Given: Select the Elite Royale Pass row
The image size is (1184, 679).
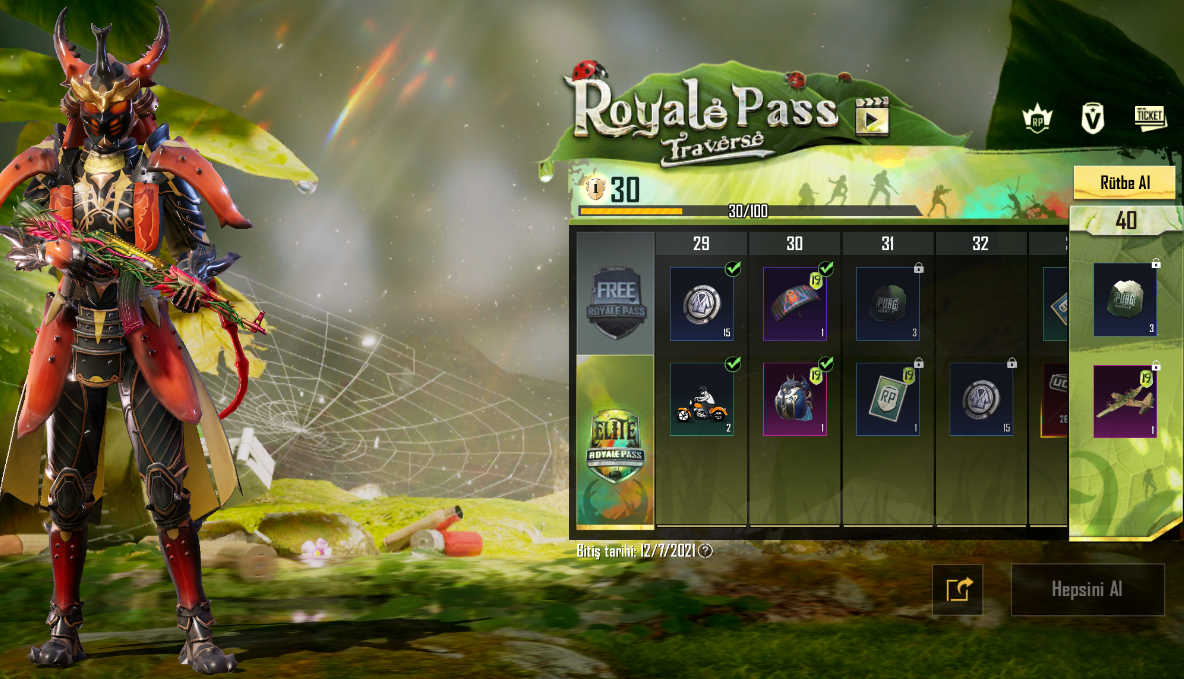Looking at the screenshot, I should 615,442.
